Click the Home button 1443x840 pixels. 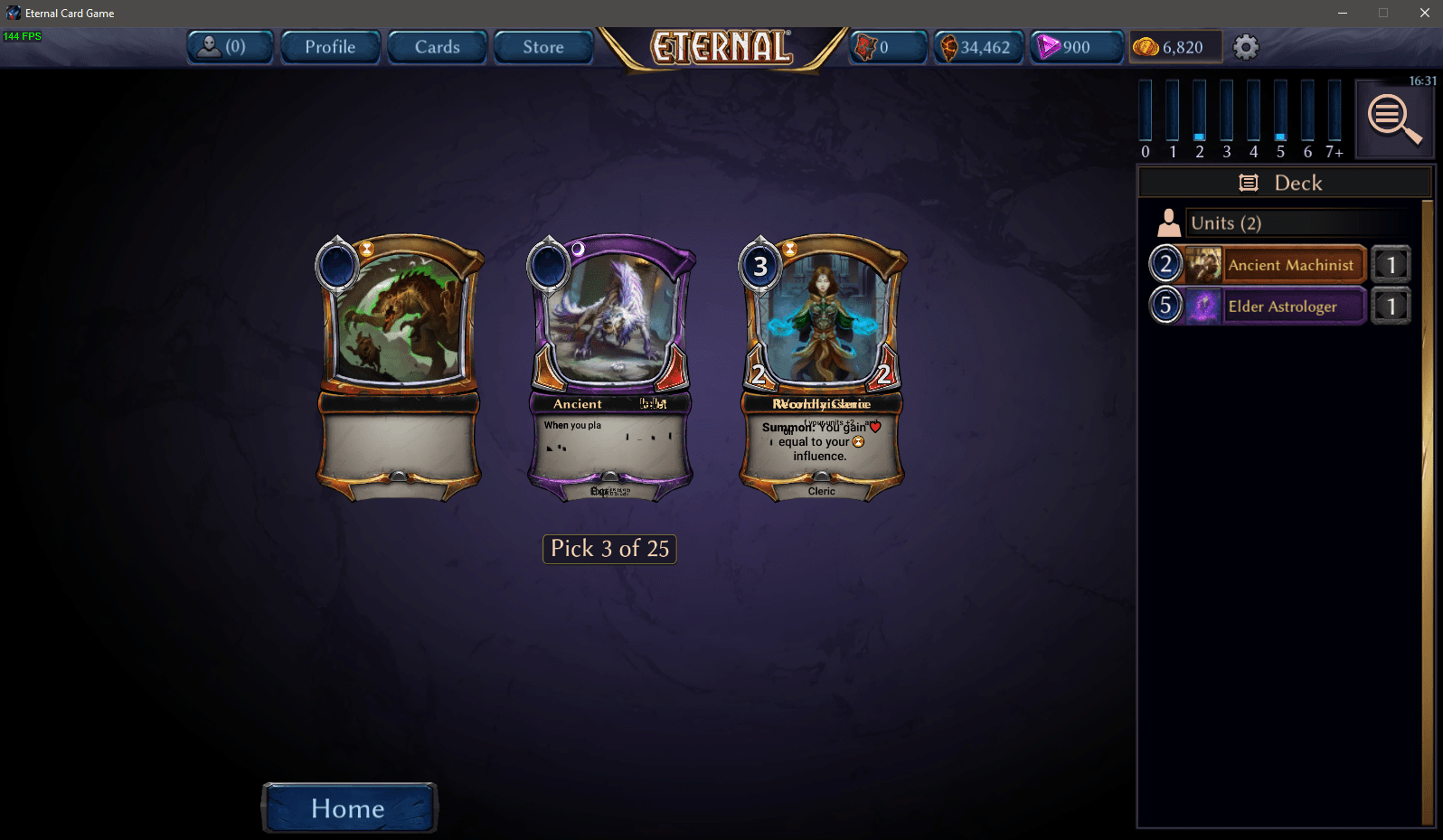tap(349, 807)
